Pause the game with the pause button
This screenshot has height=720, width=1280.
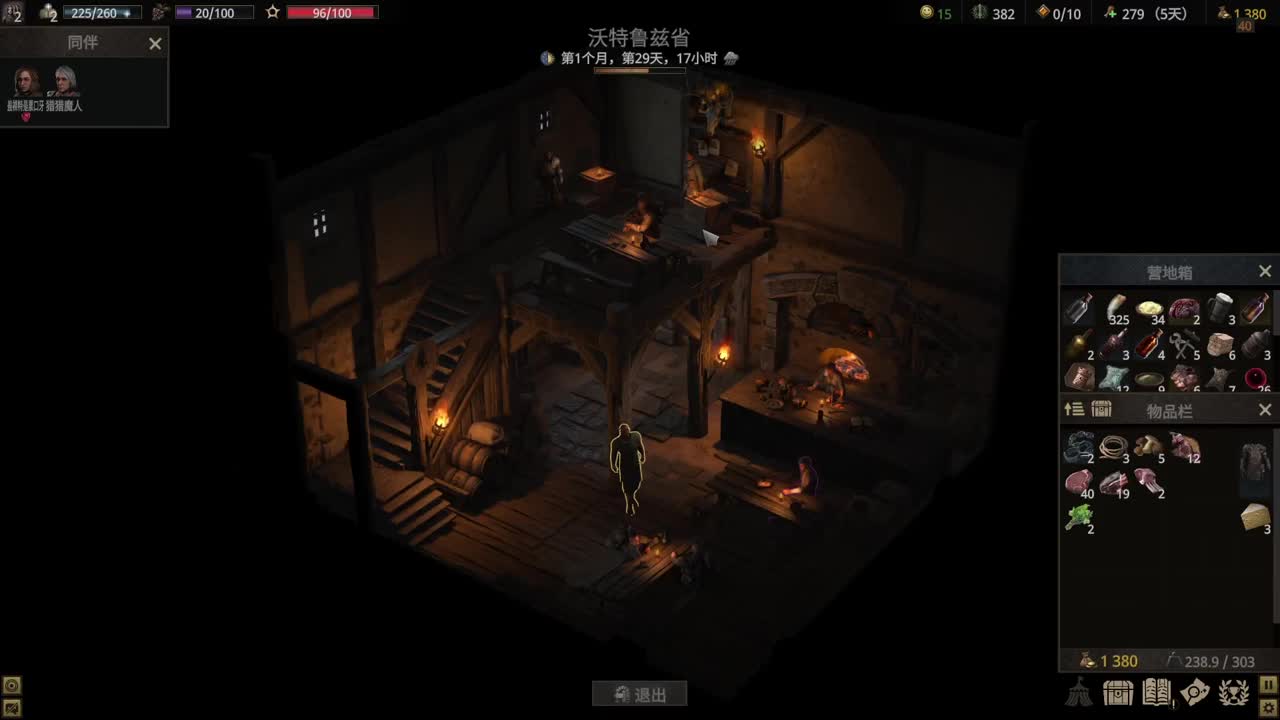(1268, 684)
